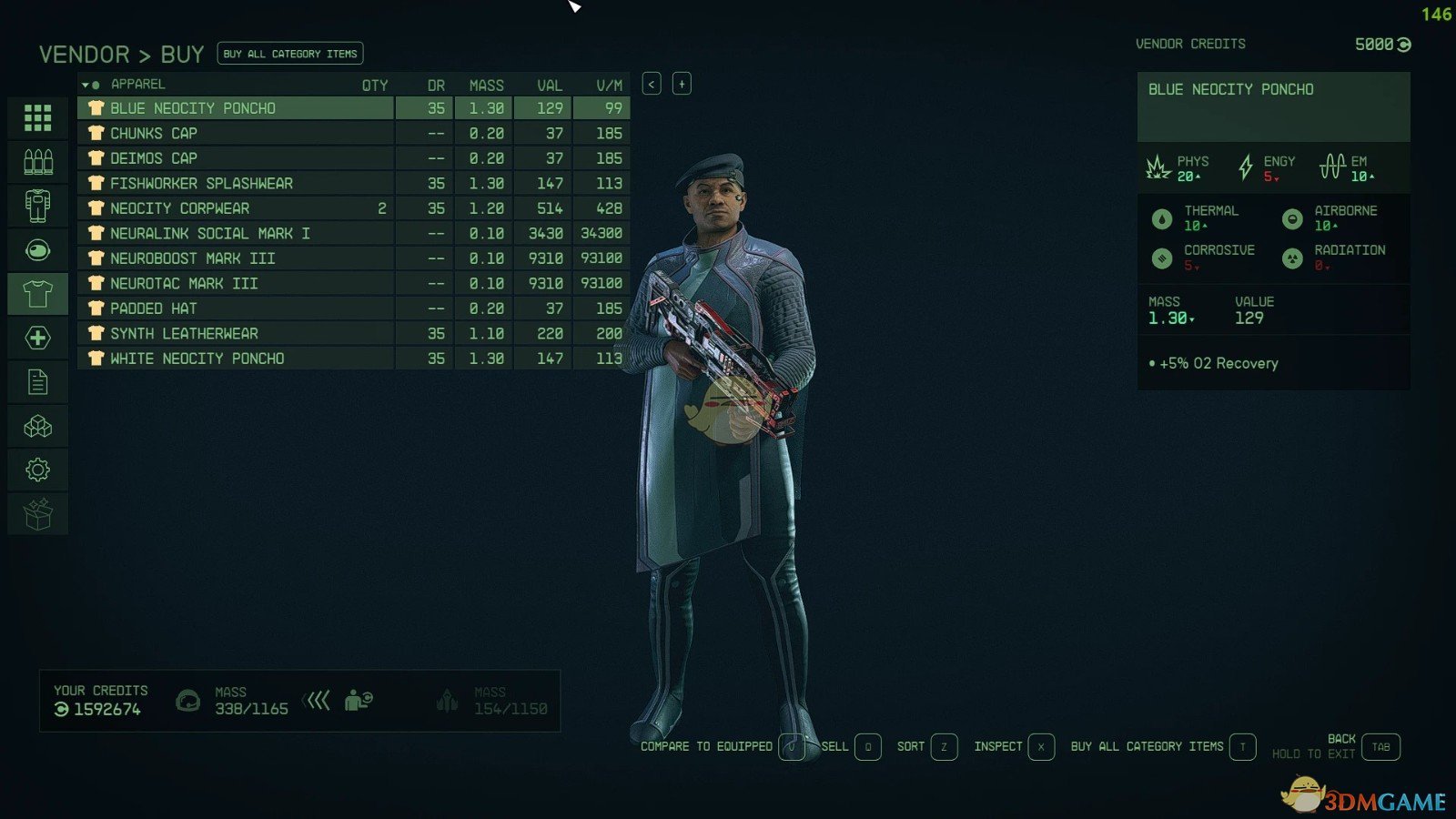Open the spacesuit category tab
Image resolution: width=1456 pixels, height=819 pixels.
37,206
